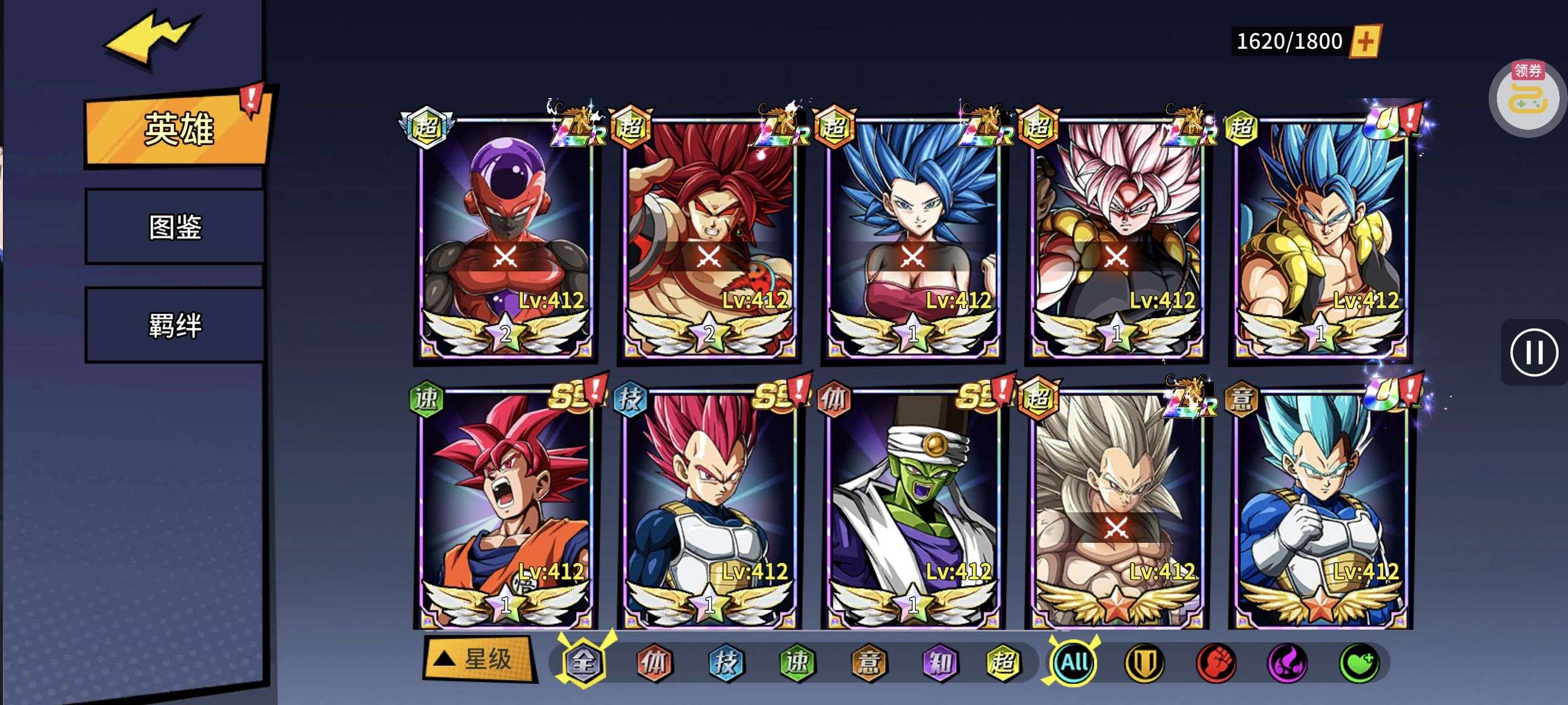Choose the Super Saiyan God Goku card
The height and width of the screenshot is (705, 1568).
pos(505,508)
